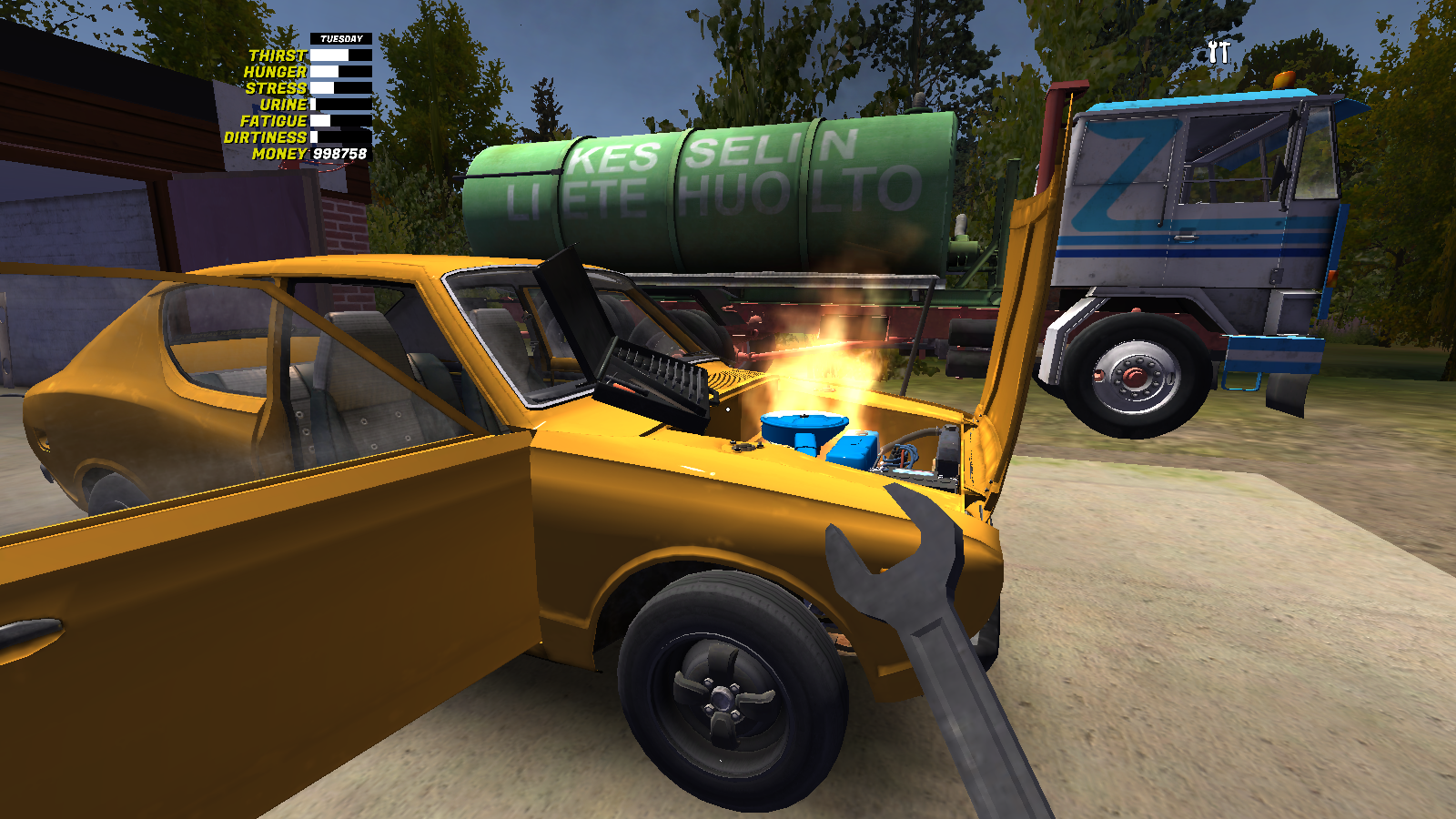Viewport: 1456px width, 819px height.
Task: Select the dashboard panel leaning on windshield
Action: click(x=646, y=373)
